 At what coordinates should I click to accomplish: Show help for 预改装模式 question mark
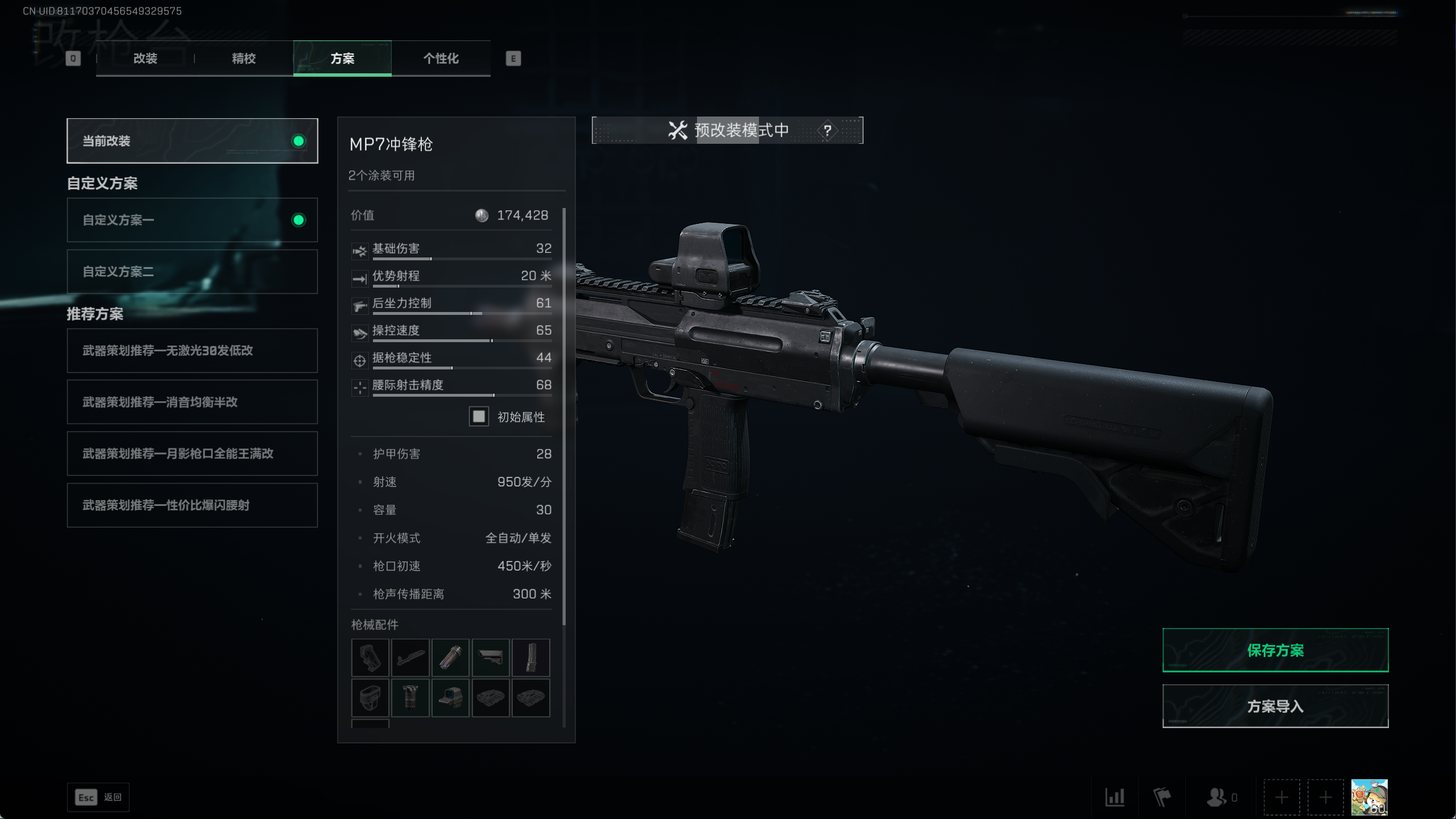point(827,131)
